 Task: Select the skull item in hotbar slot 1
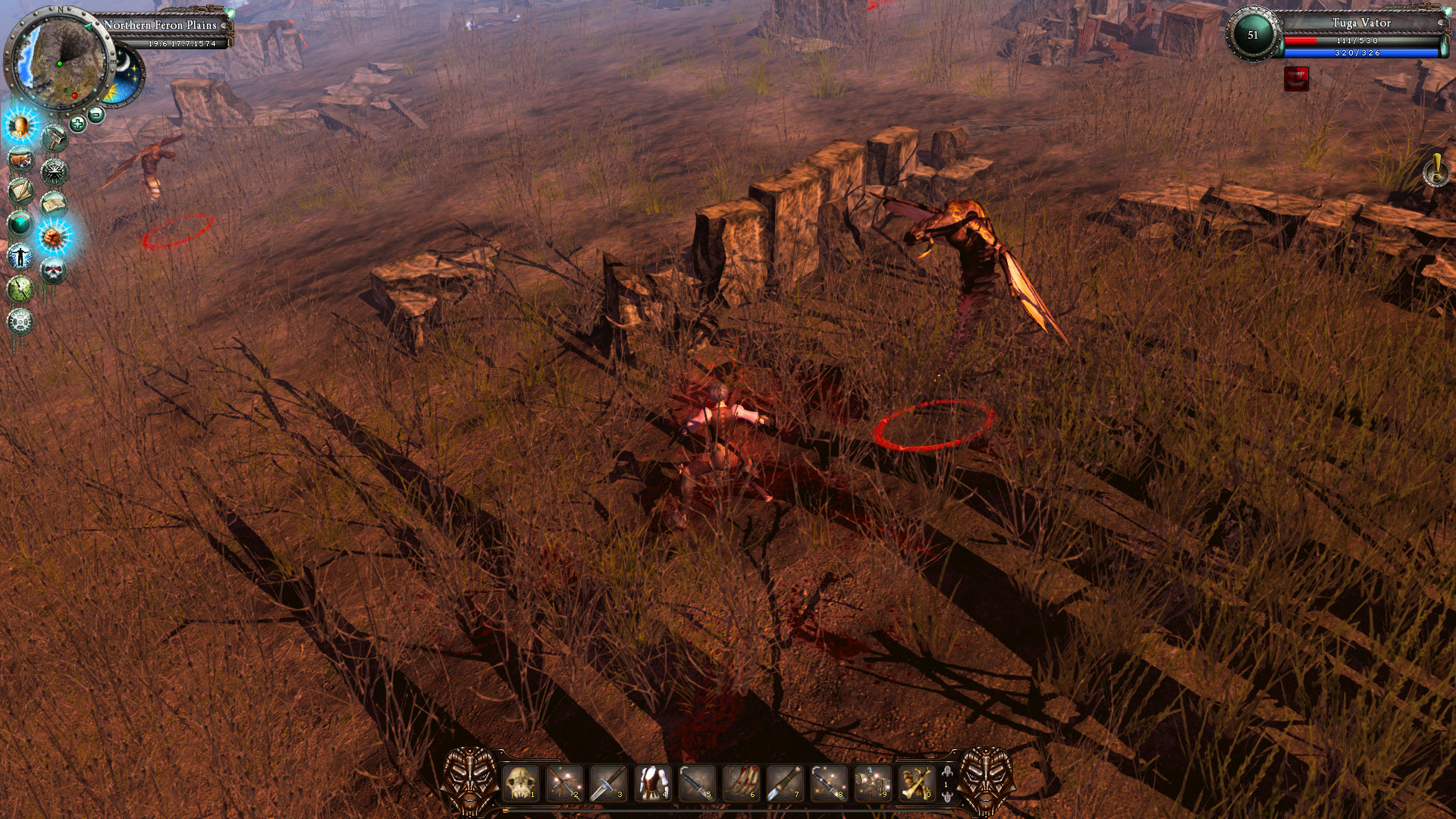(519, 783)
